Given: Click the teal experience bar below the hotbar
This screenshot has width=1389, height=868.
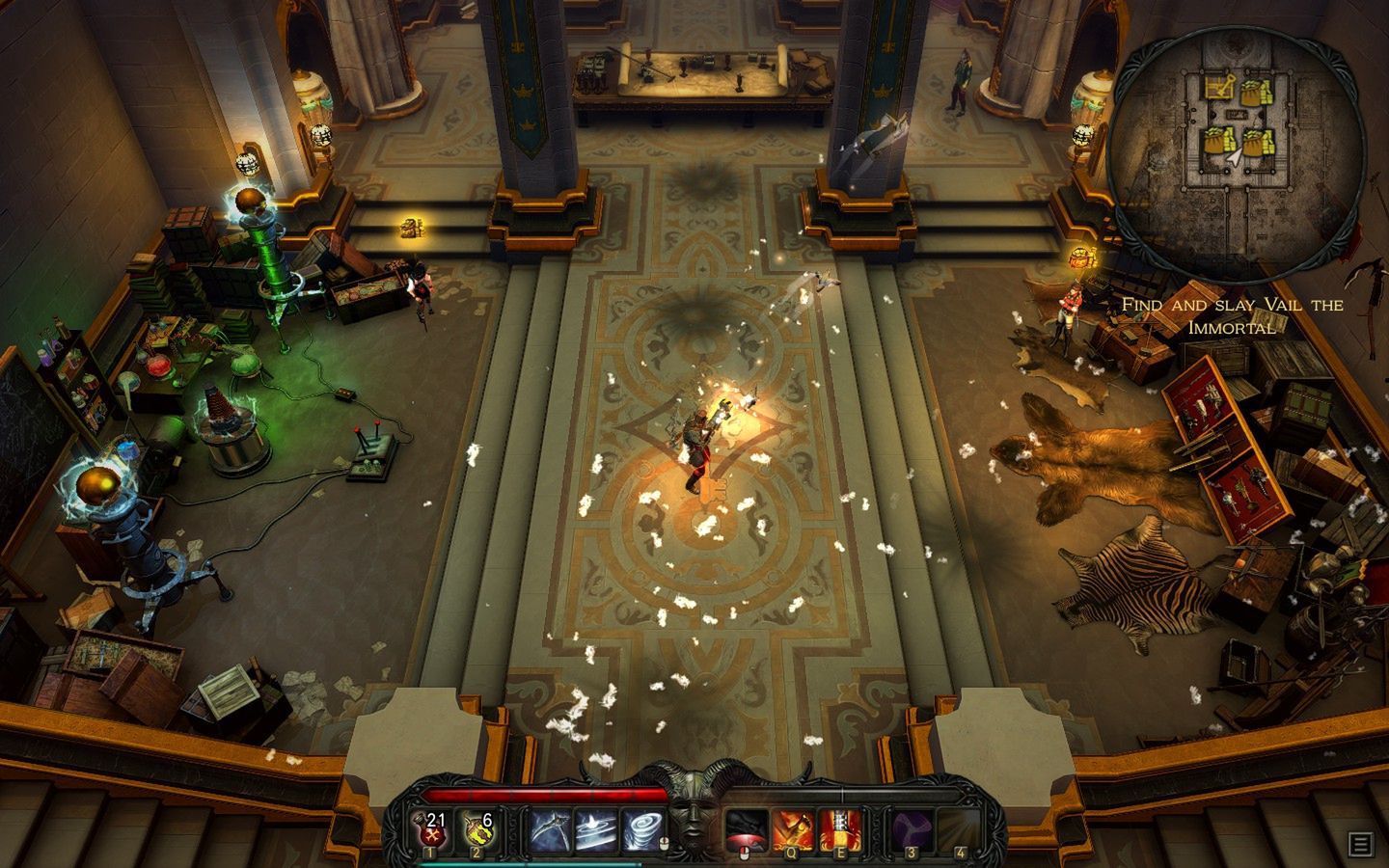Looking at the screenshot, I should (x=528, y=864).
